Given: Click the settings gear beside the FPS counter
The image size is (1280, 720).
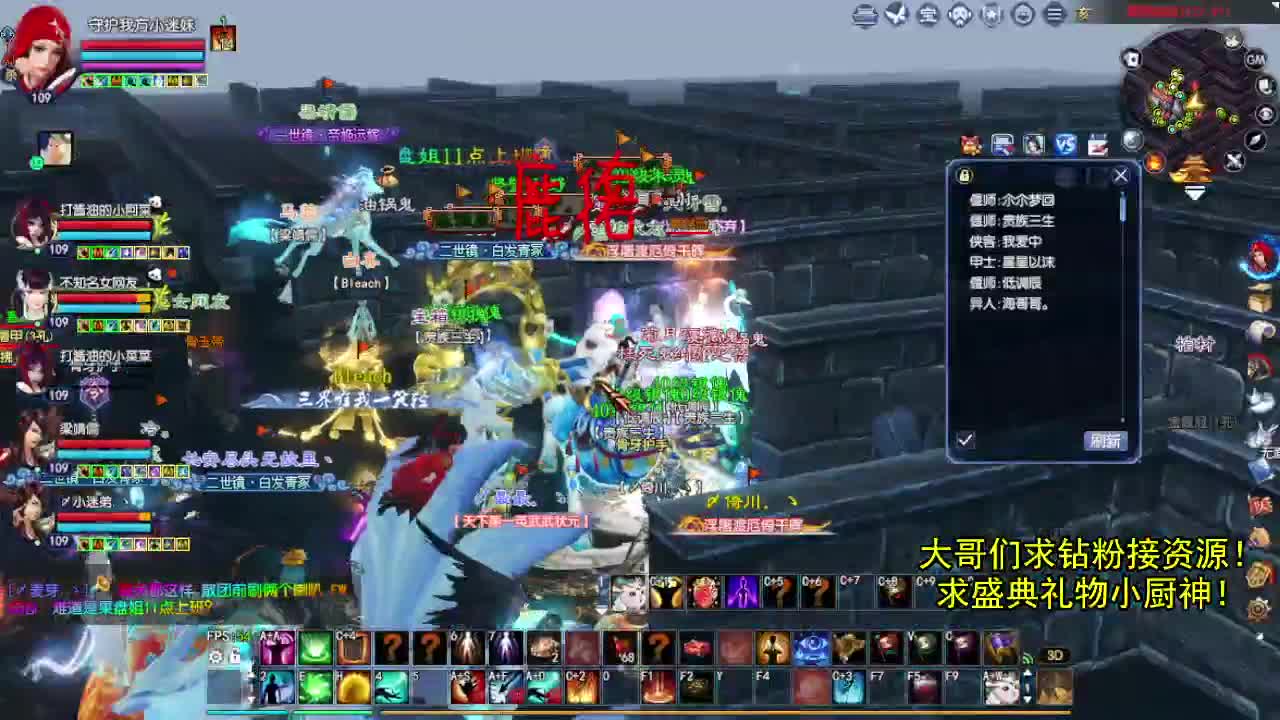Looking at the screenshot, I should pyautogui.click(x=218, y=656).
